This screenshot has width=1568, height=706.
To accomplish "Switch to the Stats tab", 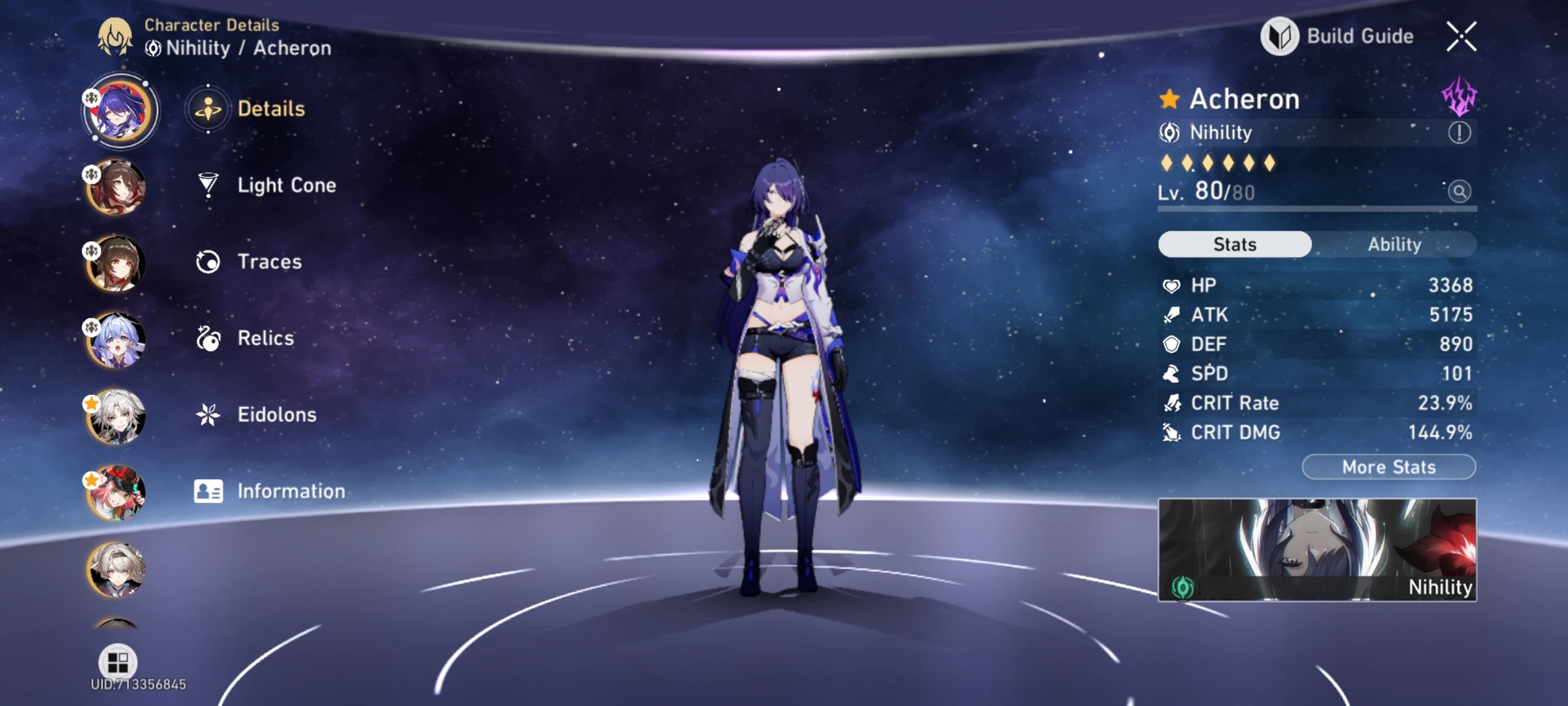I will point(1233,244).
